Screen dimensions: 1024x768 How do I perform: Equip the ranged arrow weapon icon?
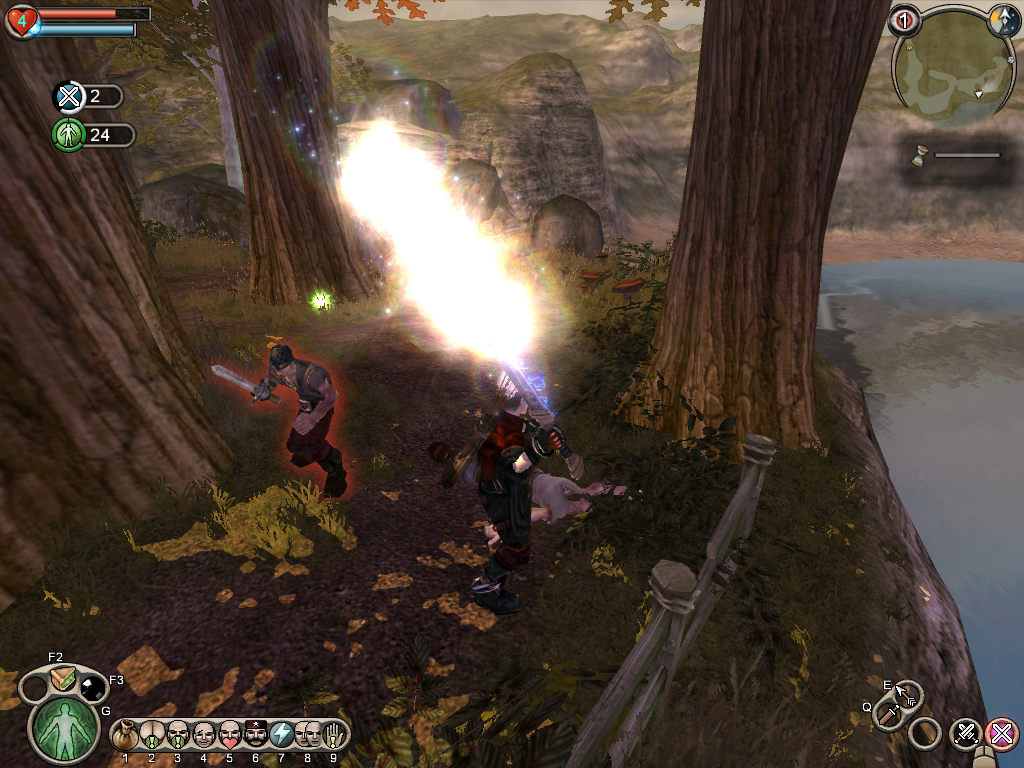tap(907, 694)
